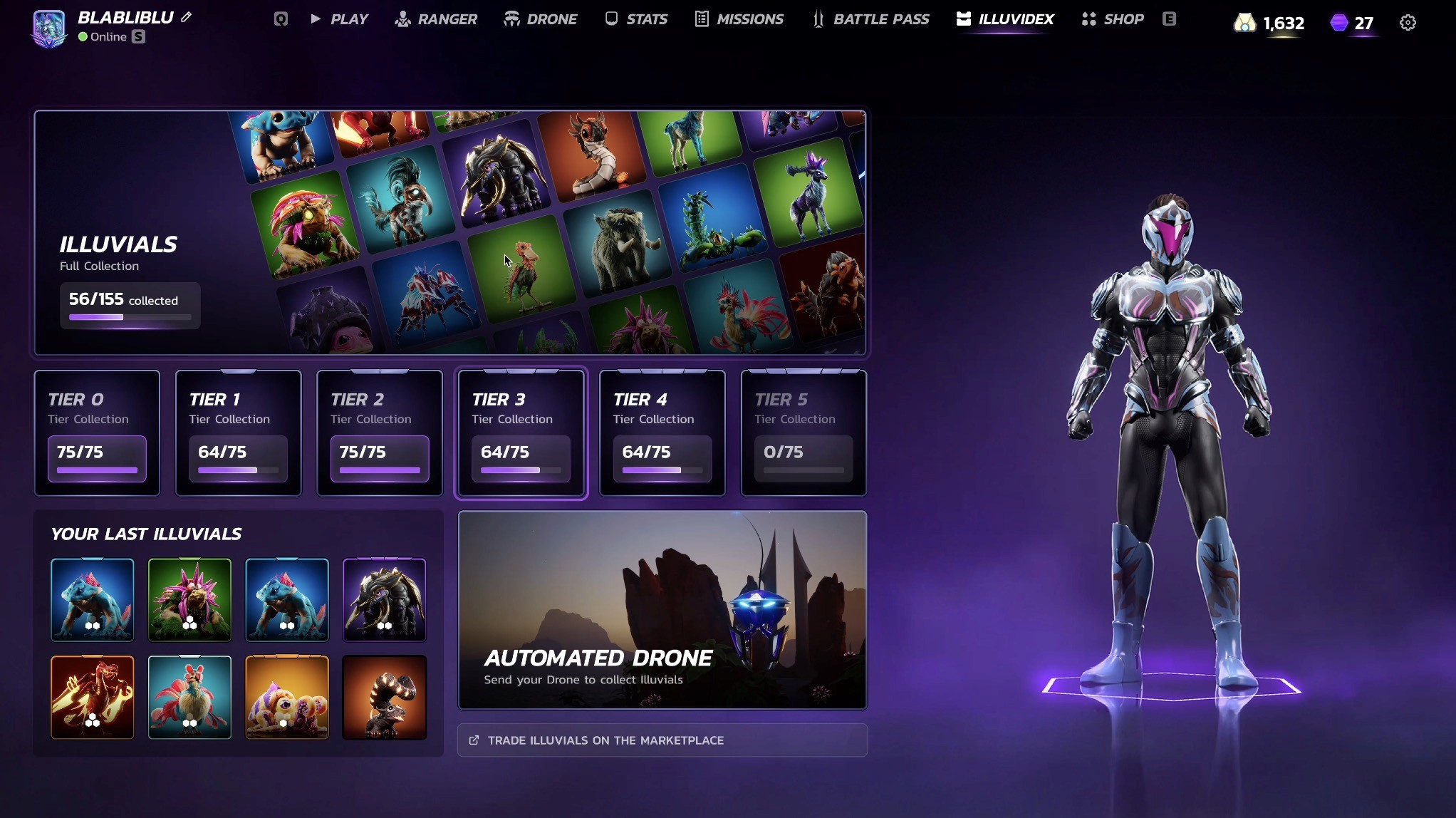Show the Stats tab

point(636,19)
